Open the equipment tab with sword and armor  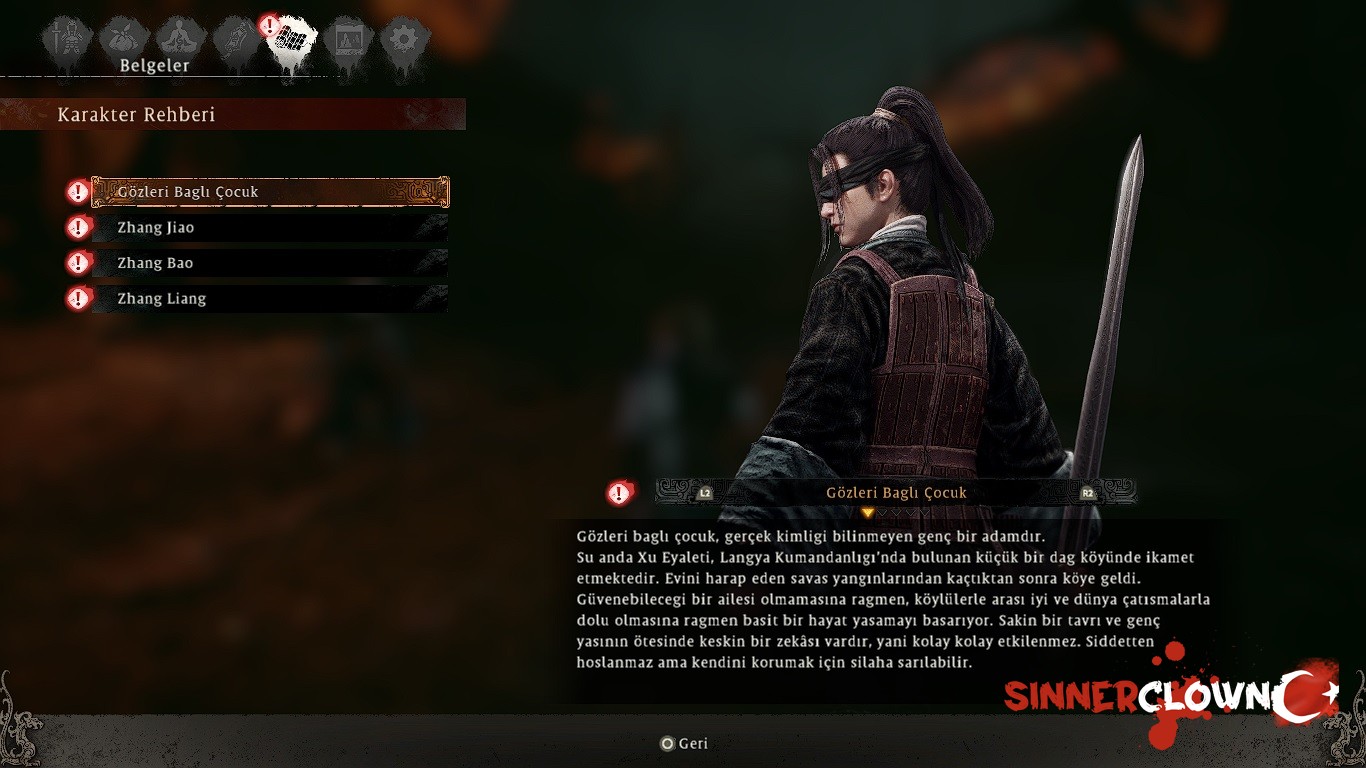pos(67,40)
